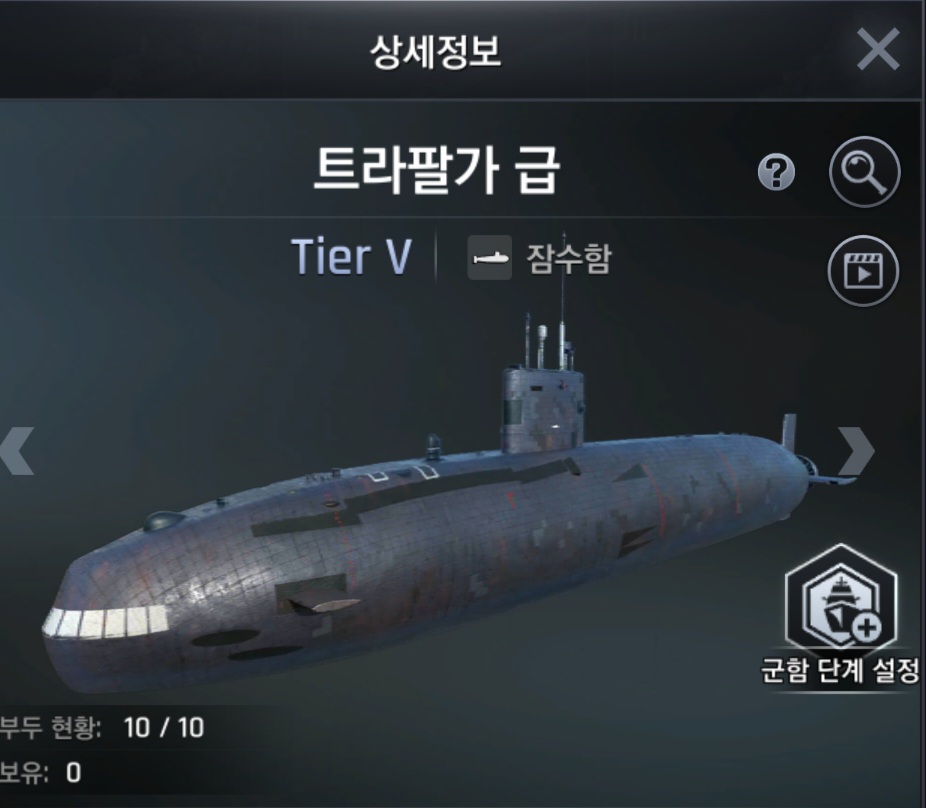Play the ship preview video clip
This screenshot has height=808, width=926.
tap(864, 270)
